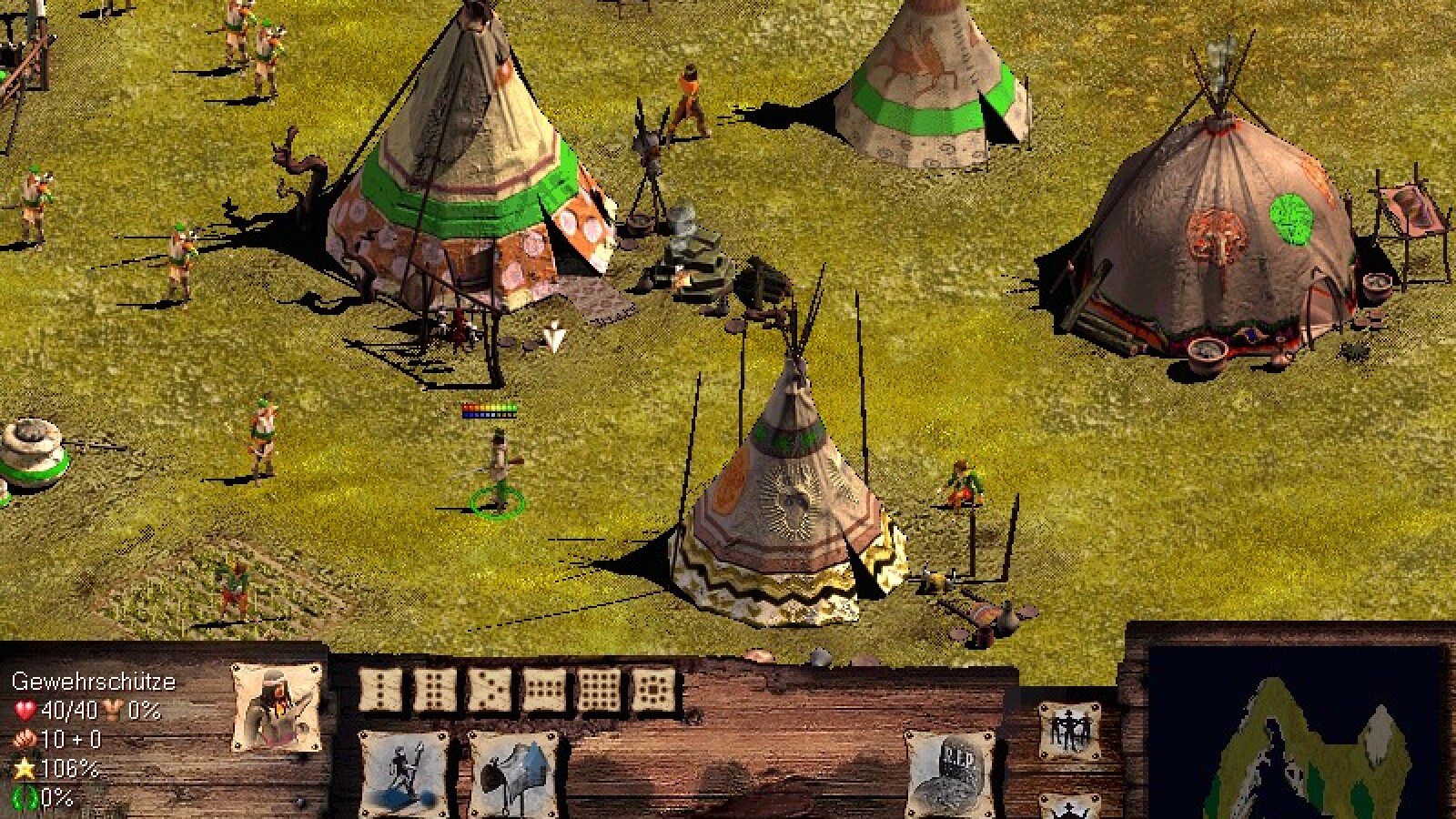Choose the ring formation with center dot
Screen dimensions: 1456x819
tap(653, 691)
